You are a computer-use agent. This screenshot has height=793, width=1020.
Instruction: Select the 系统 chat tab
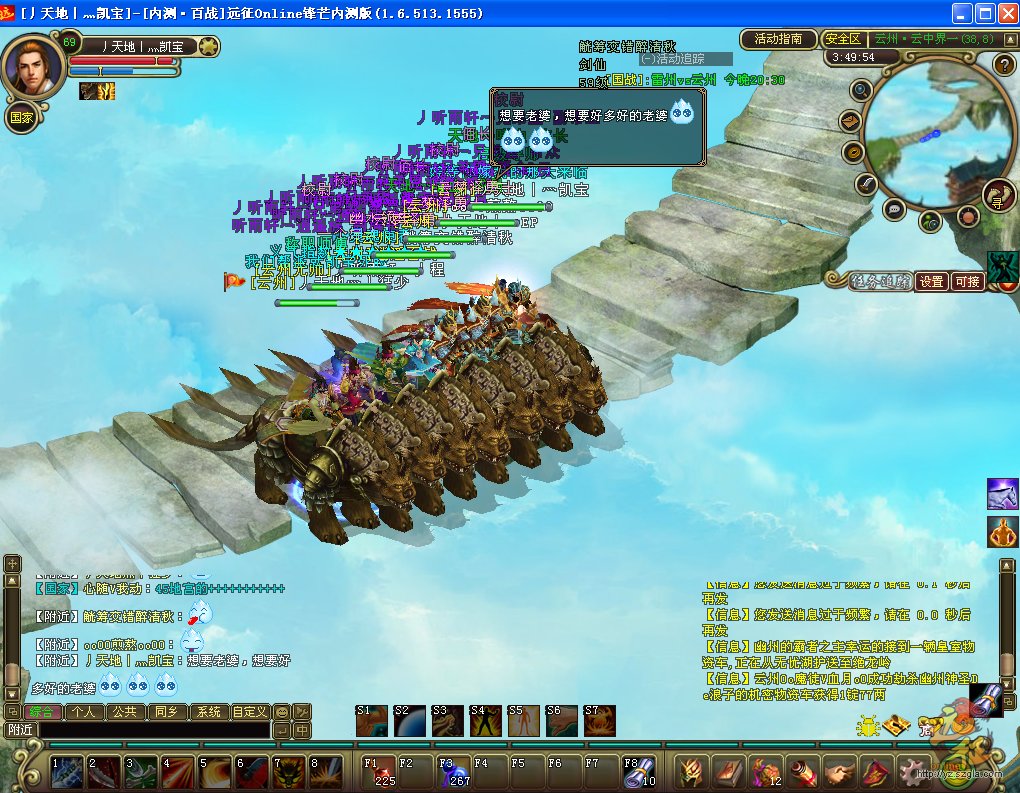208,712
